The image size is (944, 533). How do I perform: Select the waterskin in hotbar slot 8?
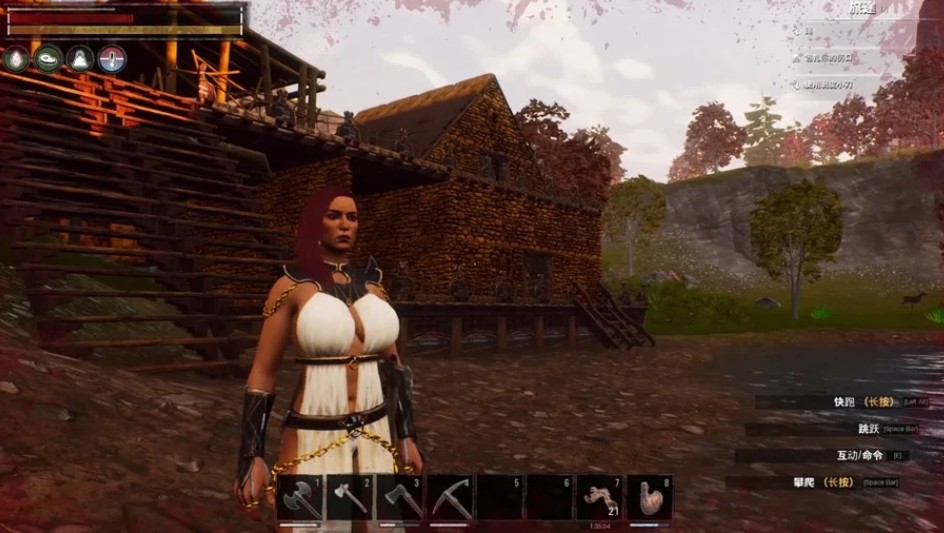[649, 497]
